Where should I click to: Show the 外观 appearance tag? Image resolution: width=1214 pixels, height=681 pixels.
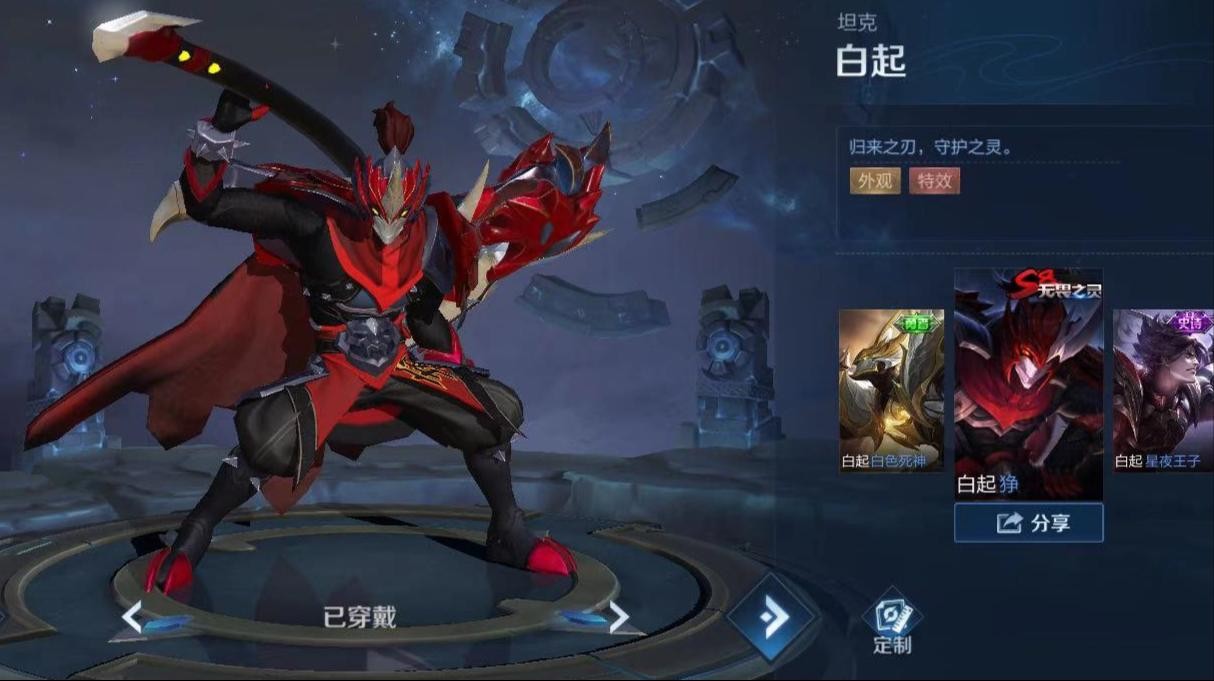(875, 181)
